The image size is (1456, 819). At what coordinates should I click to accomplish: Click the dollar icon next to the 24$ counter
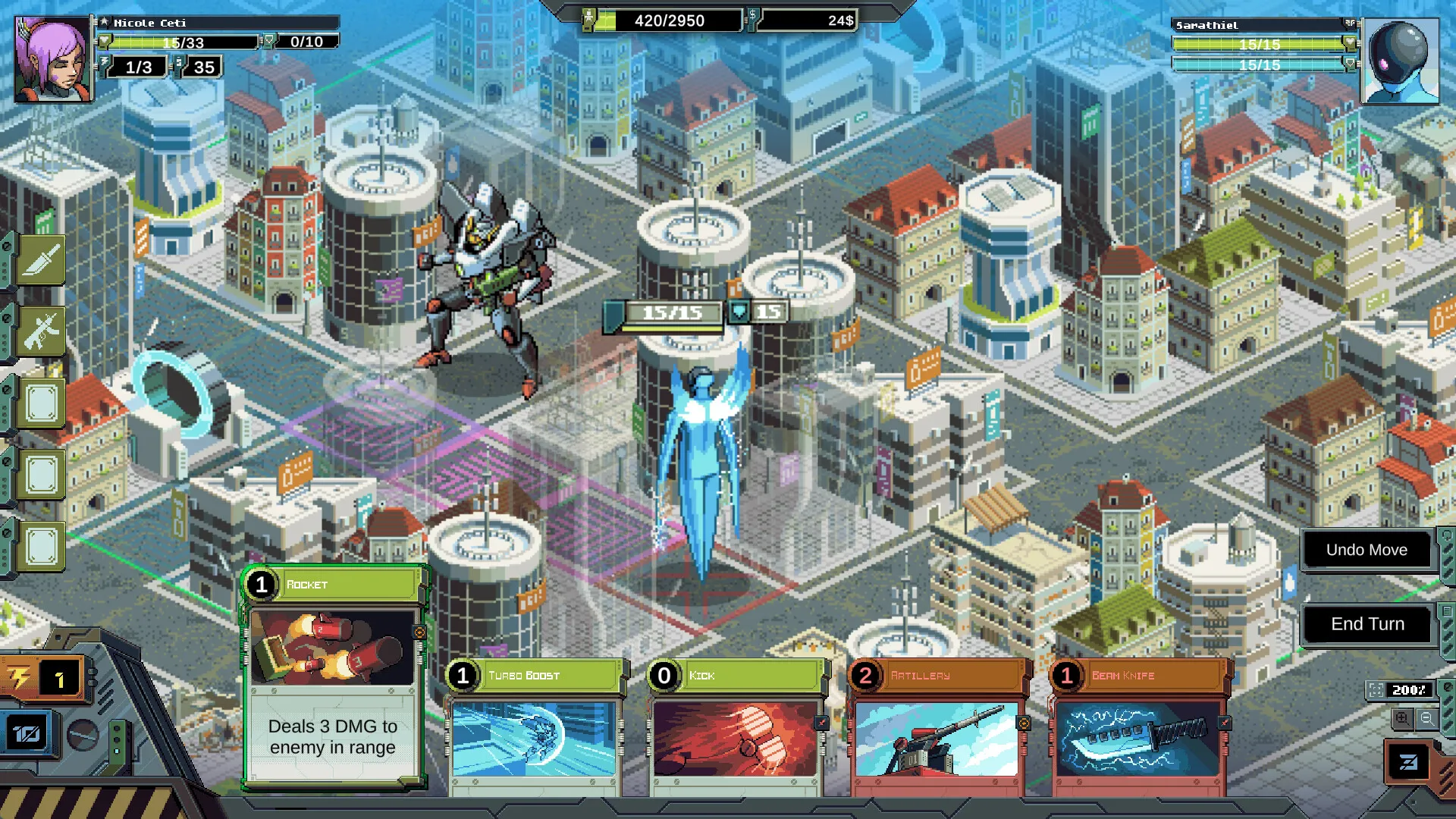(754, 18)
